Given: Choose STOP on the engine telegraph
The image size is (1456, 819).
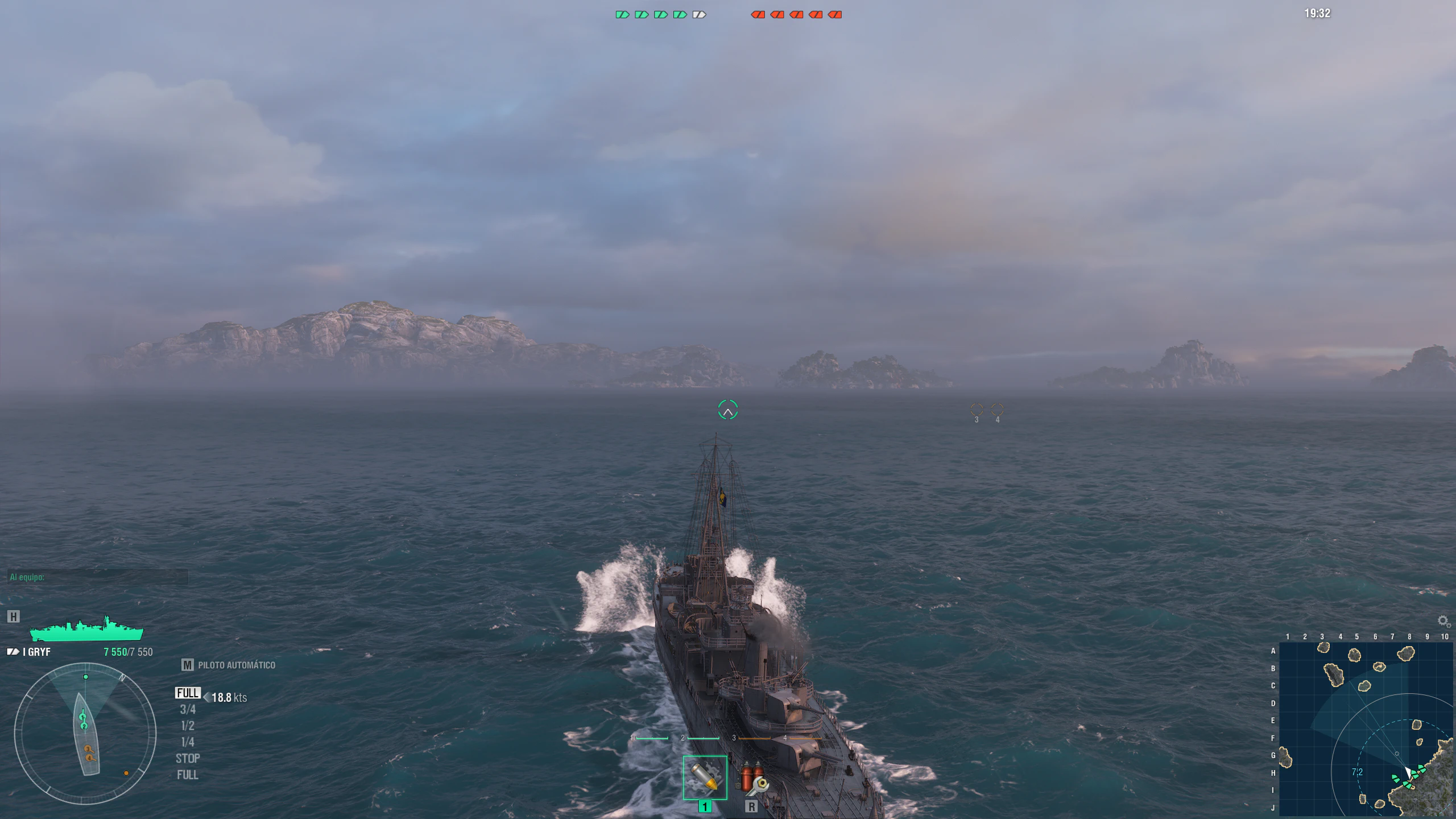Looking at the screenshot, I should pyautogui.click(x=188, y=759).
